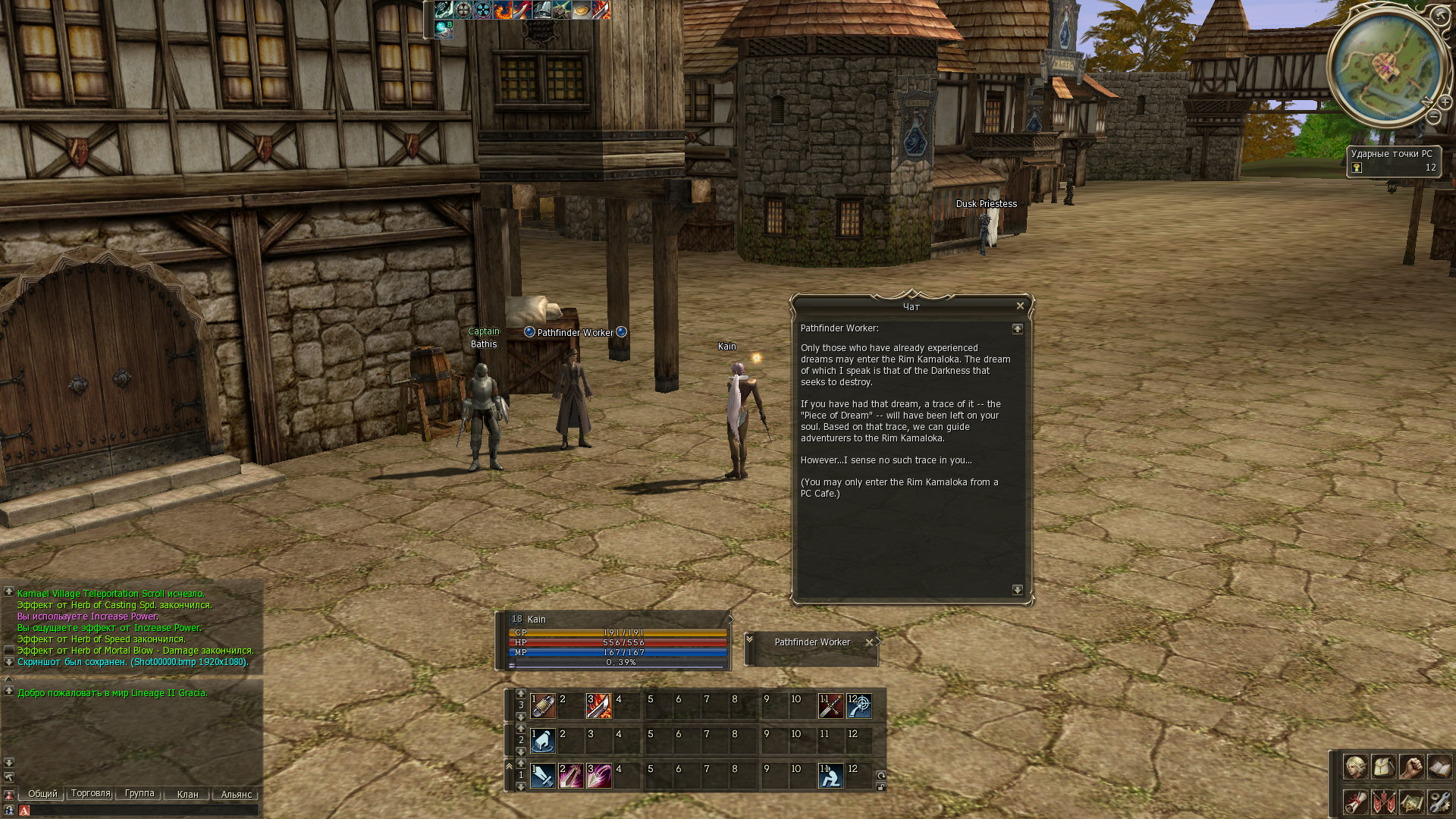Open system settings wrench icon
The height and width of the screenshot is (819, 1456).
pos(1439,802)
